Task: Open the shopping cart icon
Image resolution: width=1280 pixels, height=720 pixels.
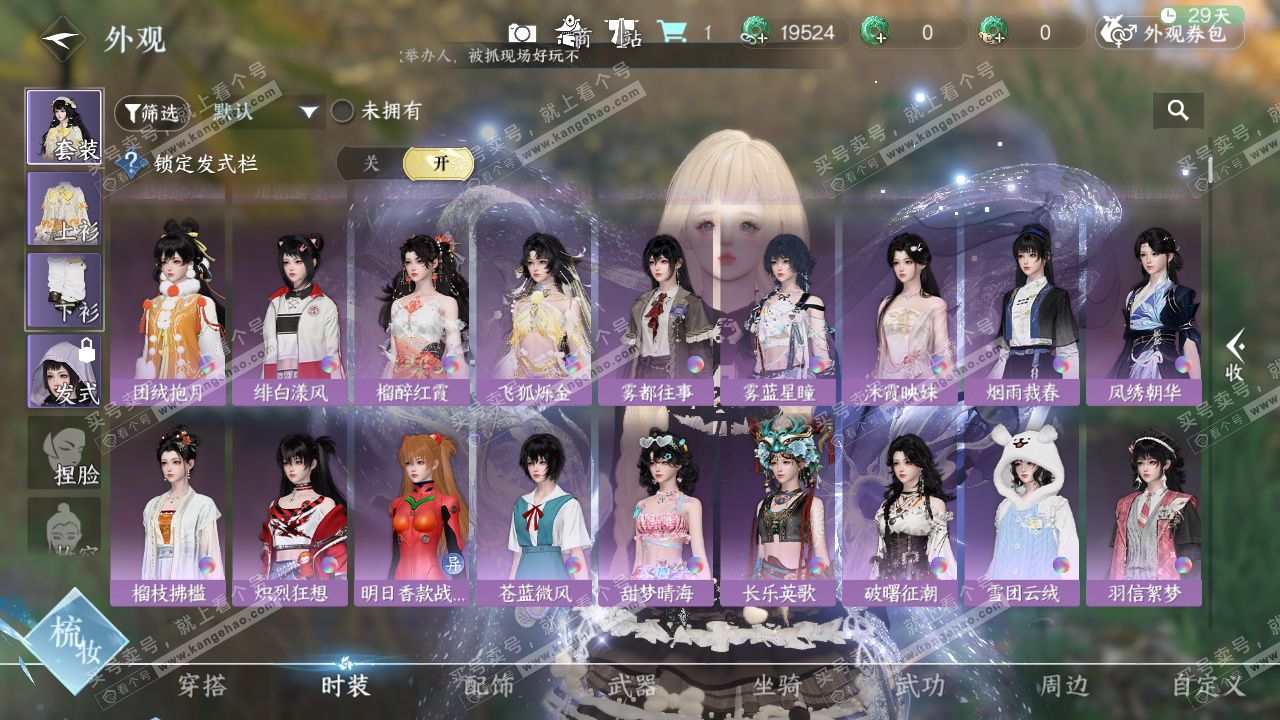Action: (x=671, y=33)
